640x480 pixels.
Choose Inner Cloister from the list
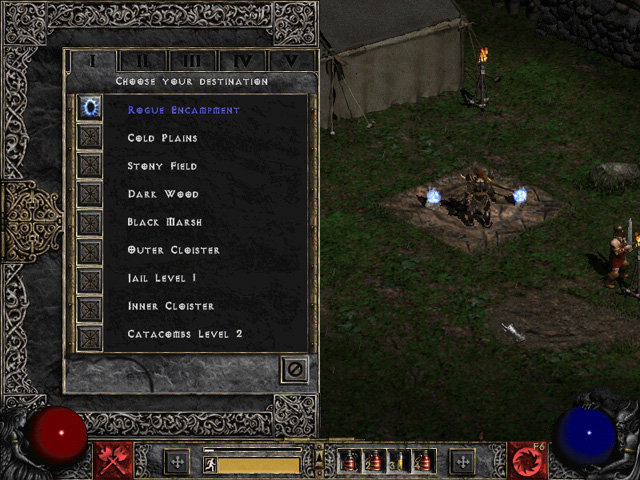click(x=170, y=306)
